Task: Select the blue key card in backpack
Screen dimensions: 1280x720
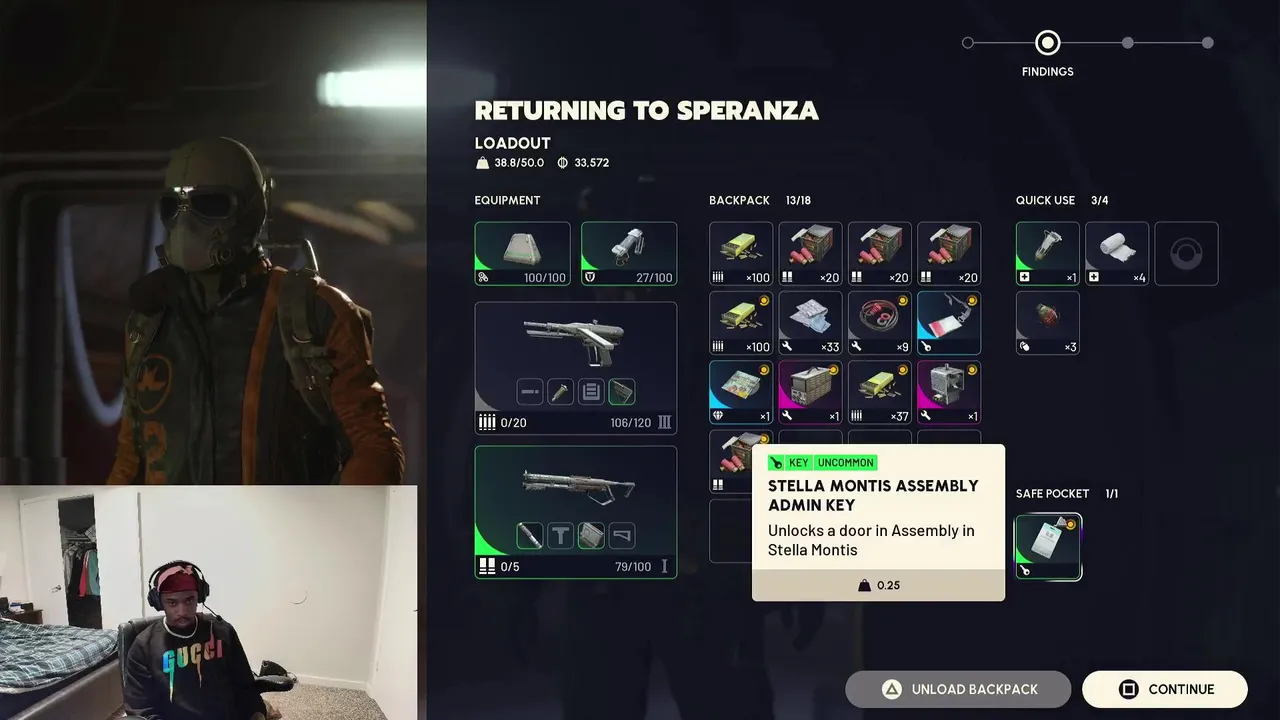Action: [x=949, y=323]
